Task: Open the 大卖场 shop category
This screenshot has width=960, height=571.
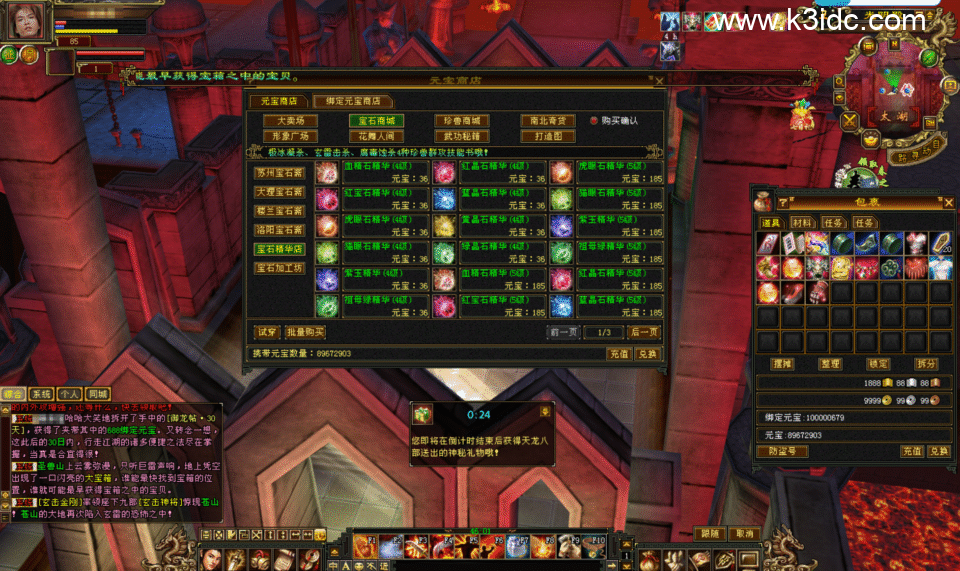Action: (290, 121)
